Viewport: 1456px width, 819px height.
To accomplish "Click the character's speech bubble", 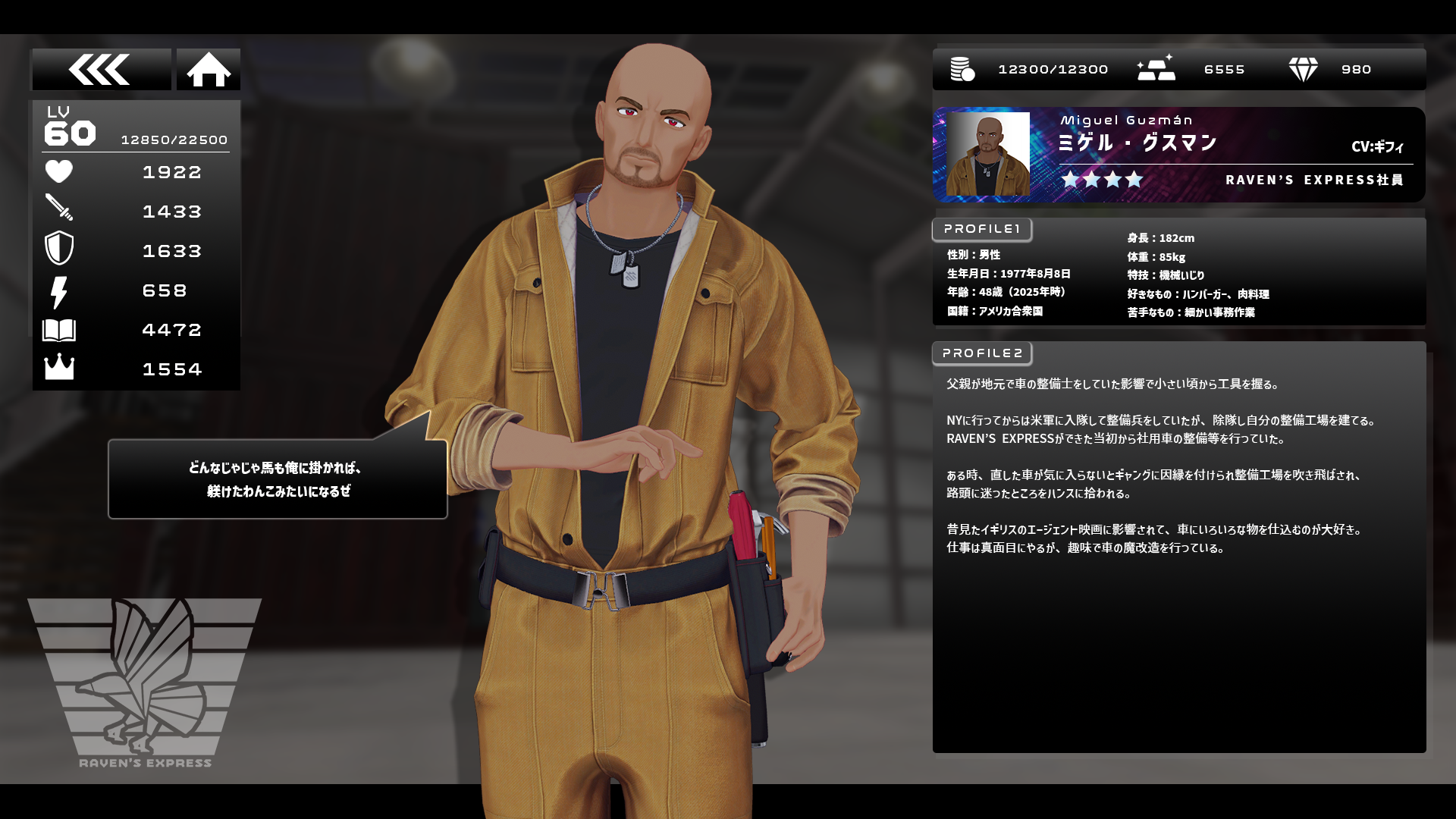I will click(x=278, y=479).
